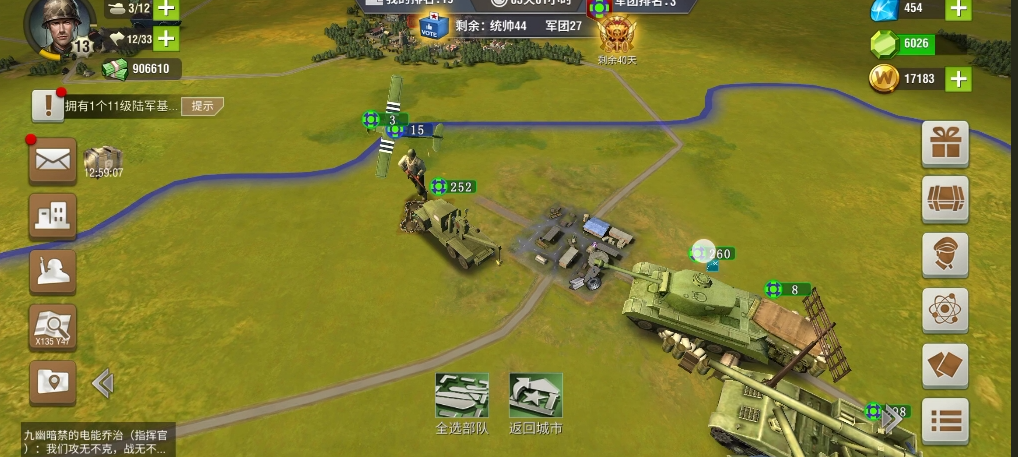The height and width of the screenshot is (457, 1018).
Task: Open the soldier silhouette menu
Action: point(52,269)
